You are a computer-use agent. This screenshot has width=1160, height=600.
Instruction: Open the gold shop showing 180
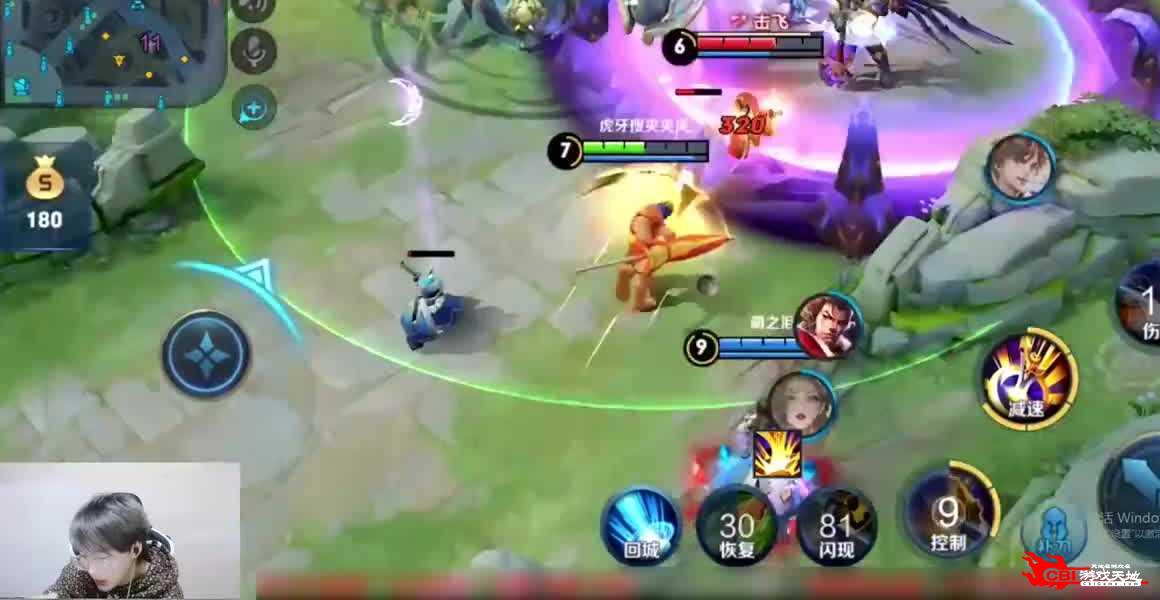click(x=44, y=198)
